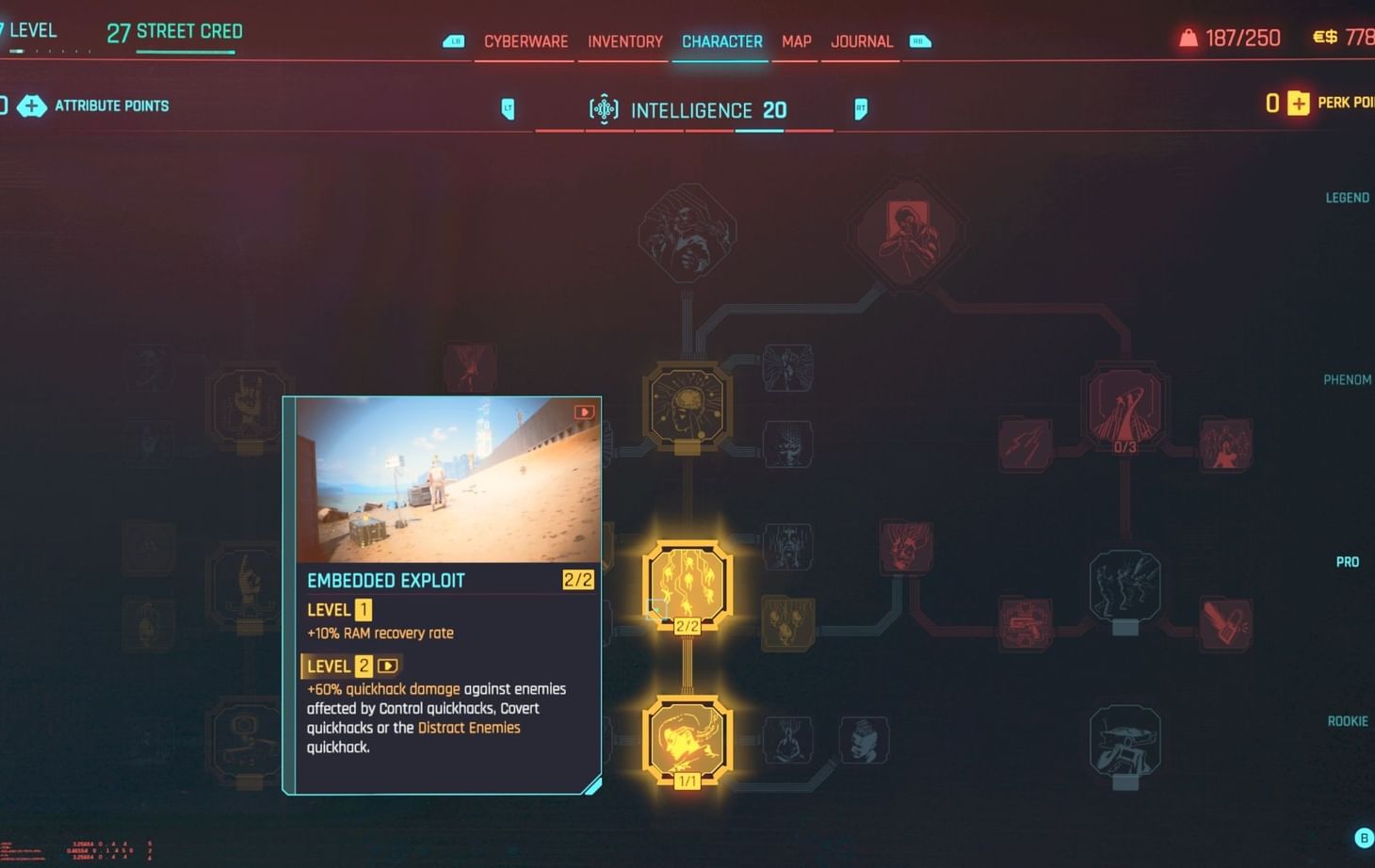Screen dimensions: 1375x868
Task: Select the unlocked 1/1 perk at the tree bottom
Action: pos(687,742)
